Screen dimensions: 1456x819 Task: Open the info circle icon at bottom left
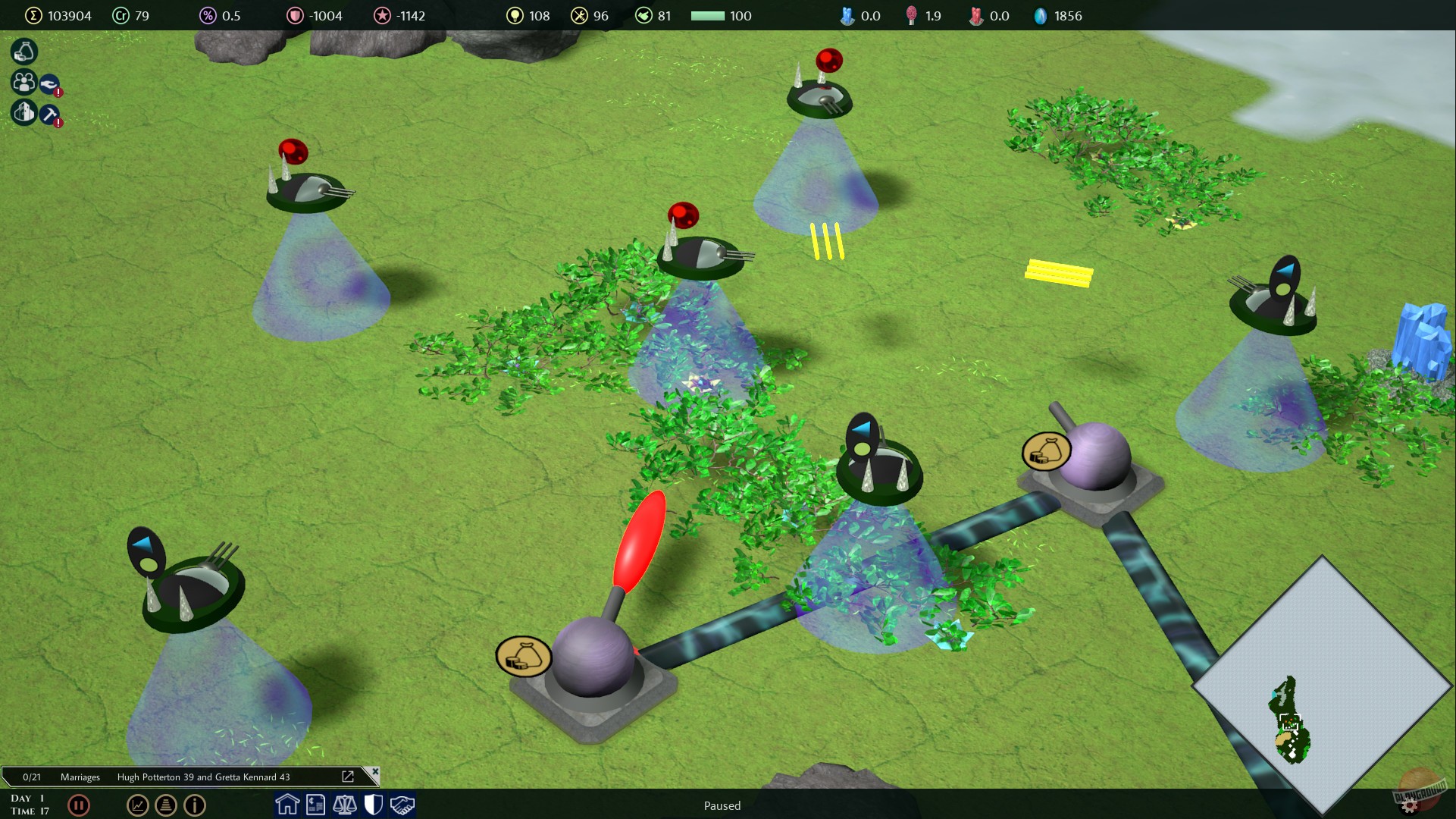(195, 805)
